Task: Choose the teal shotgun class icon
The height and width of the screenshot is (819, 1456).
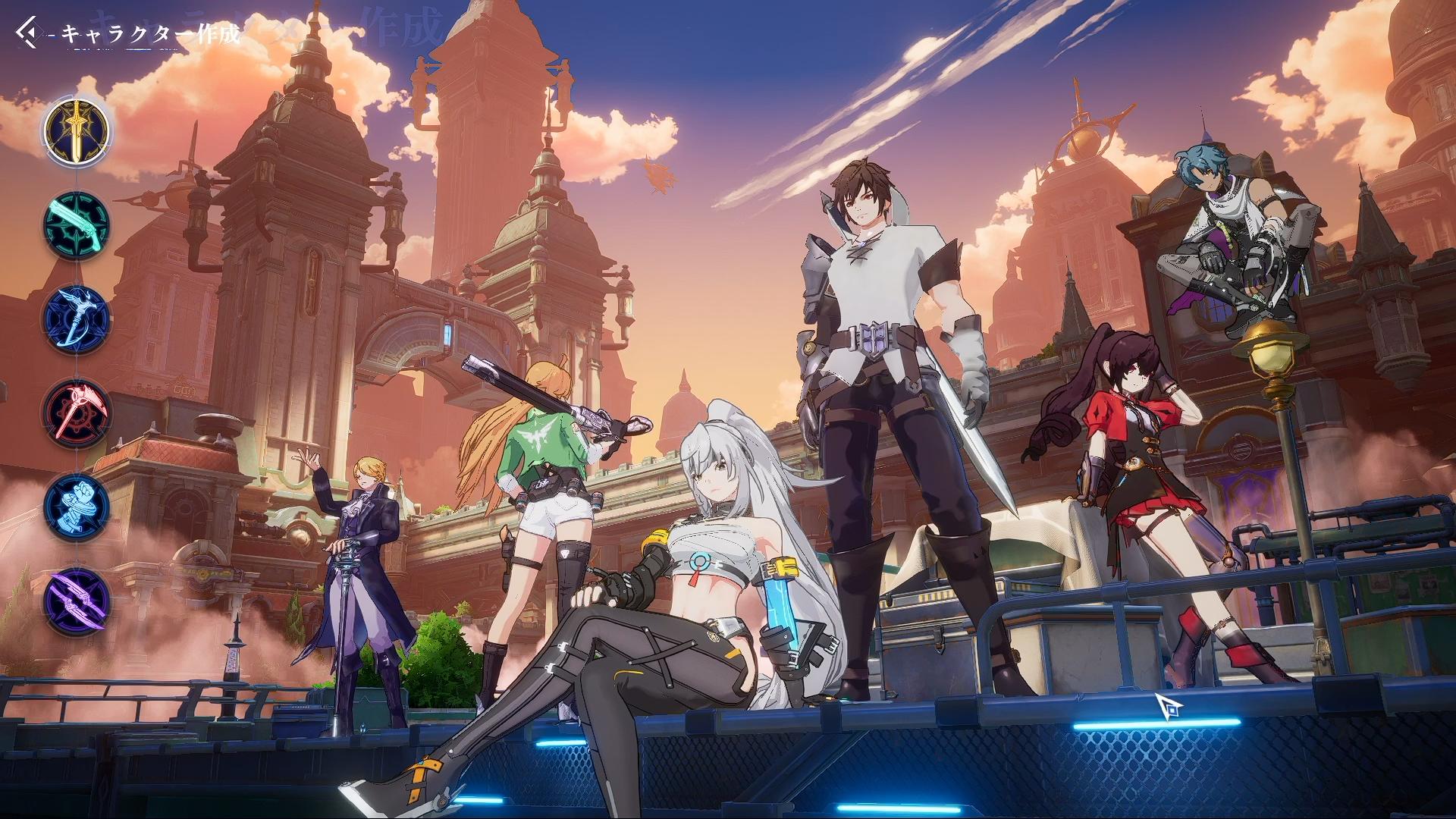Action: [x=76, y=226]
